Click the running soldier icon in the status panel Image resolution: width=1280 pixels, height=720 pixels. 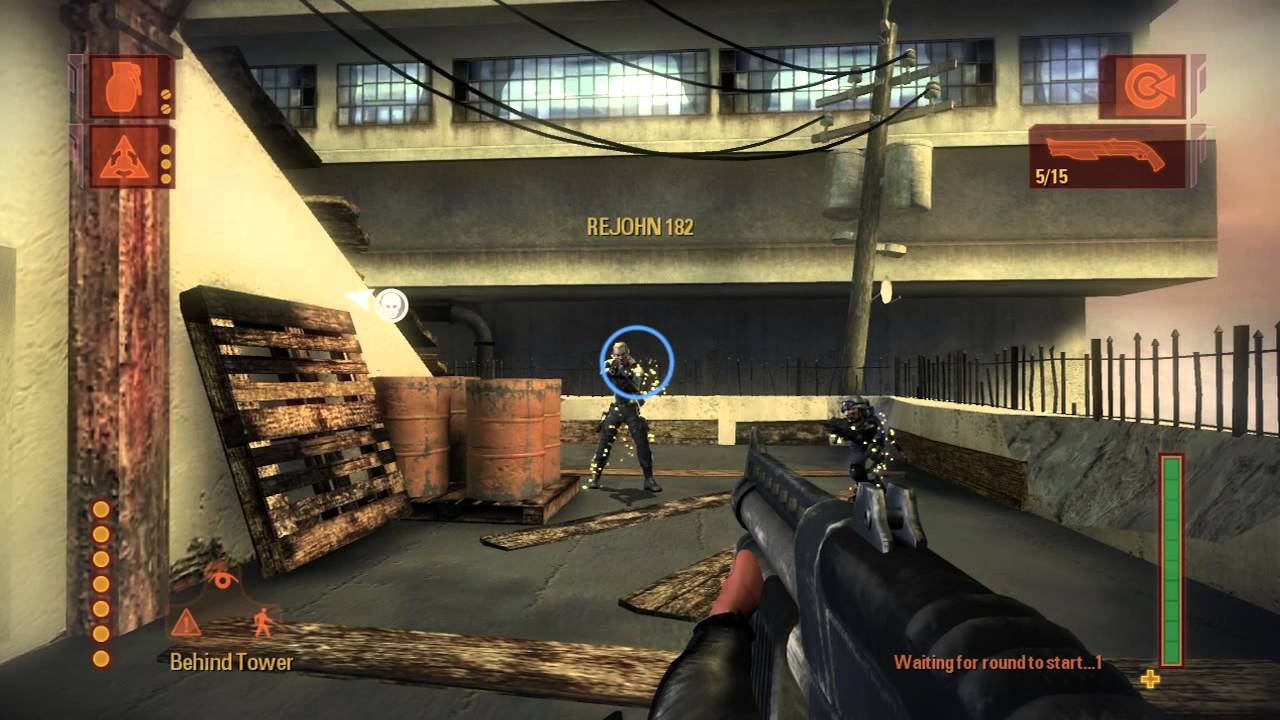[263, 620]
